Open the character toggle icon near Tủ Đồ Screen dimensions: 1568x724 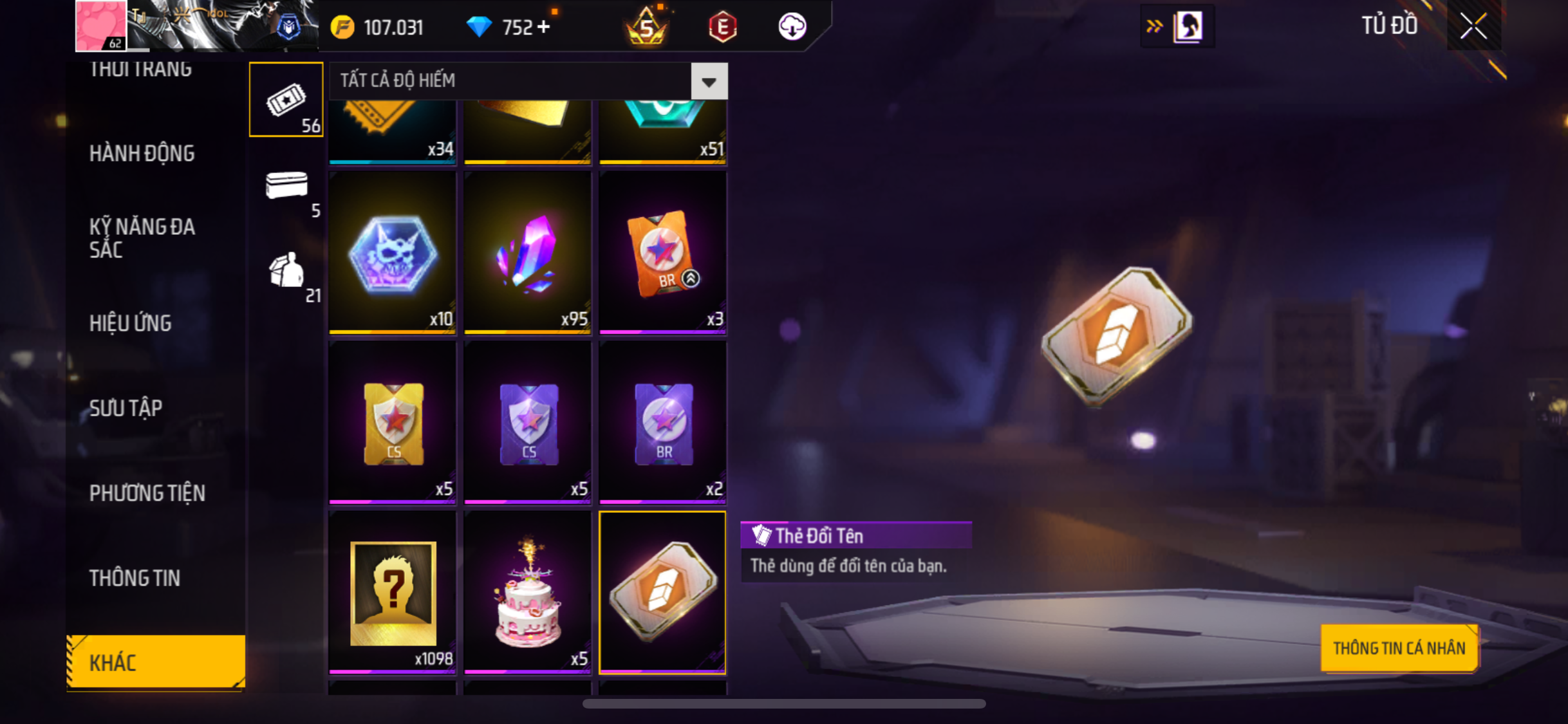(1187, 26)
